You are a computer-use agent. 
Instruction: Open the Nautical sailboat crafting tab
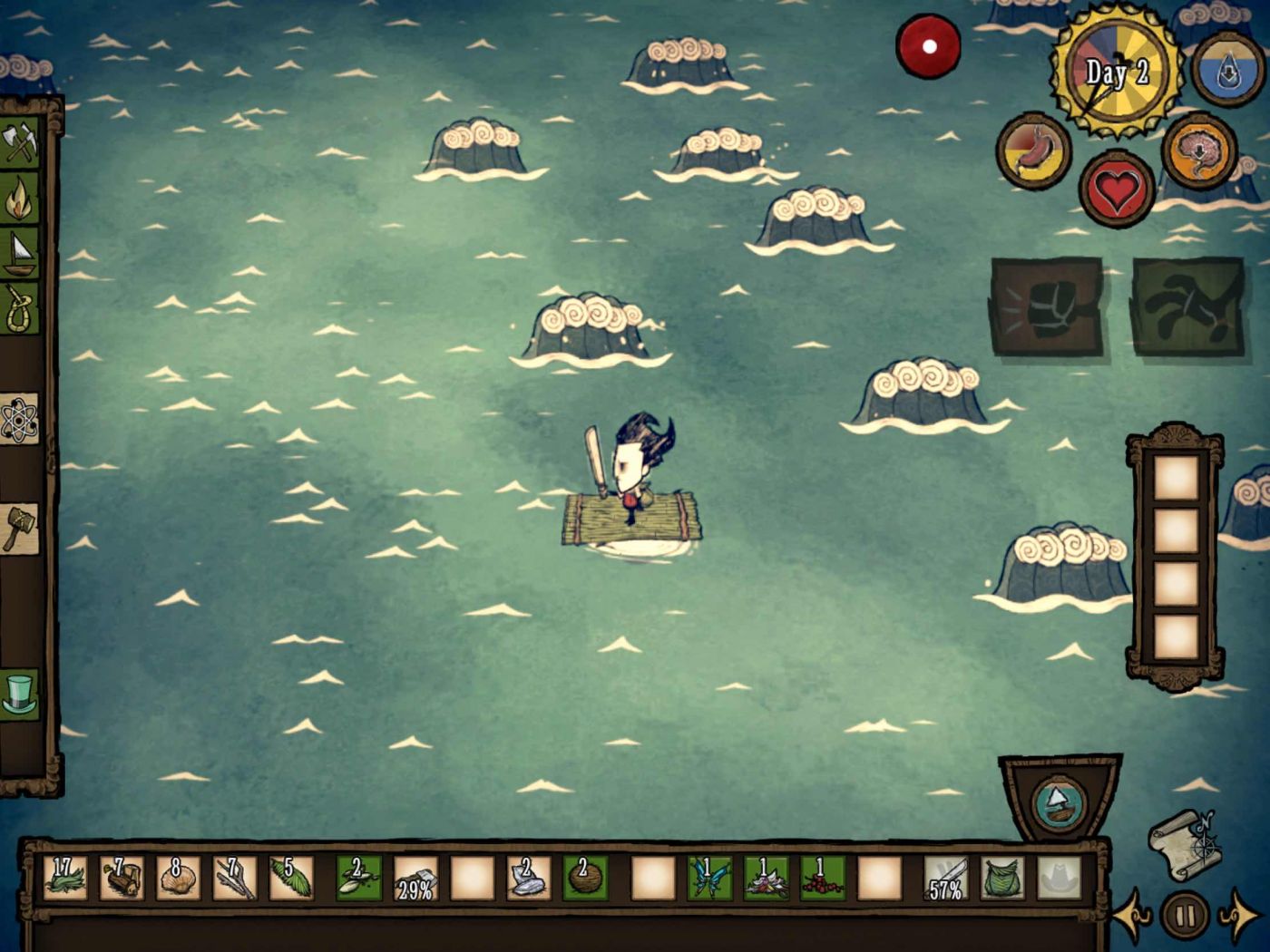click(20, 254)
